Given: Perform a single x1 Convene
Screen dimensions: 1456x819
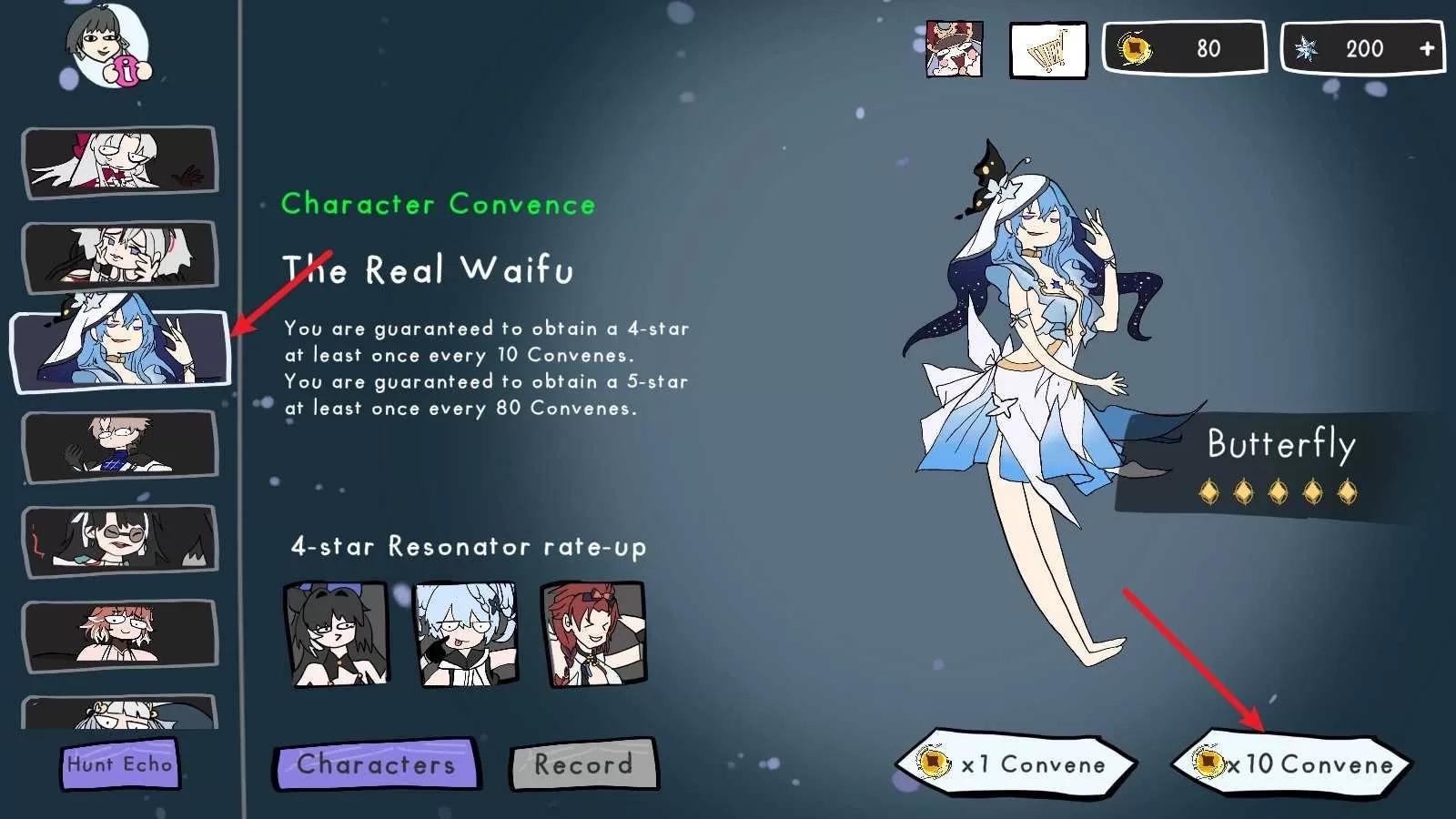Looking at the screenshot, I should [1016, 764].
